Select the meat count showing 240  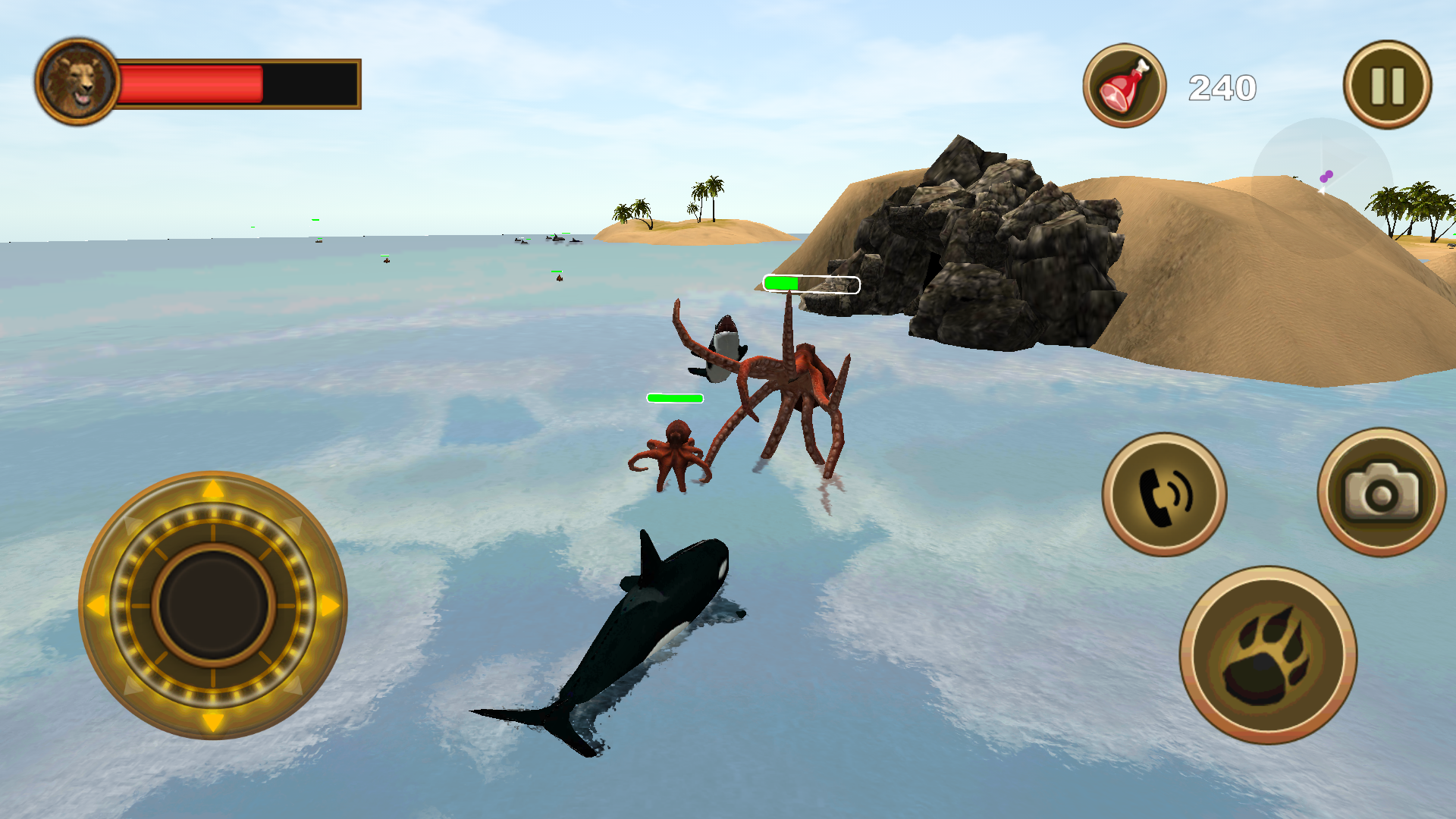point(1224,87)
